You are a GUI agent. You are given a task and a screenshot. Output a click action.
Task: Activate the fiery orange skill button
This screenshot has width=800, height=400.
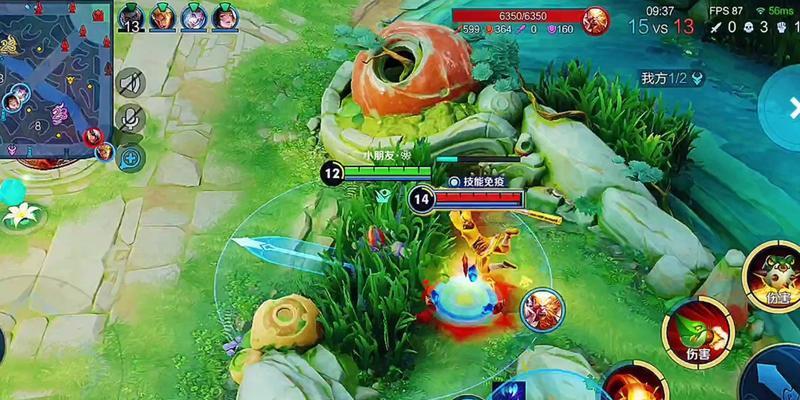[636, 384]
